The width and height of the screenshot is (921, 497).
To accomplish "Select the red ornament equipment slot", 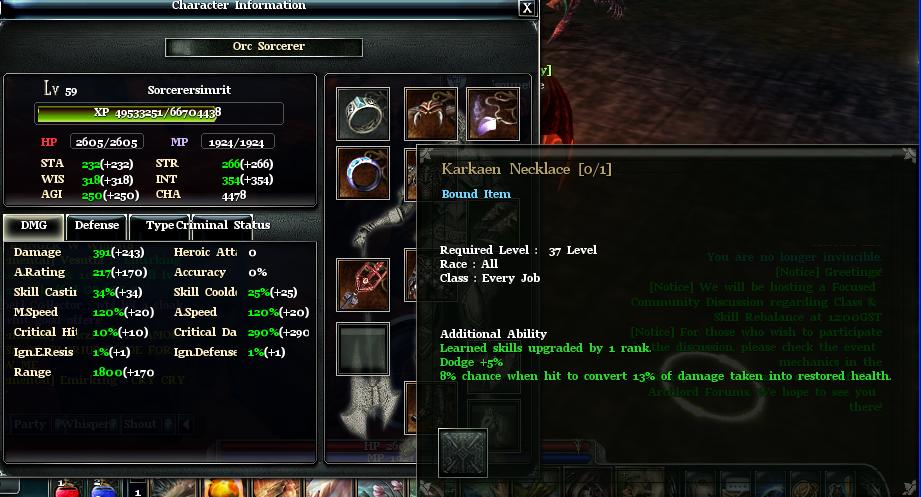I will pos(363,285).
